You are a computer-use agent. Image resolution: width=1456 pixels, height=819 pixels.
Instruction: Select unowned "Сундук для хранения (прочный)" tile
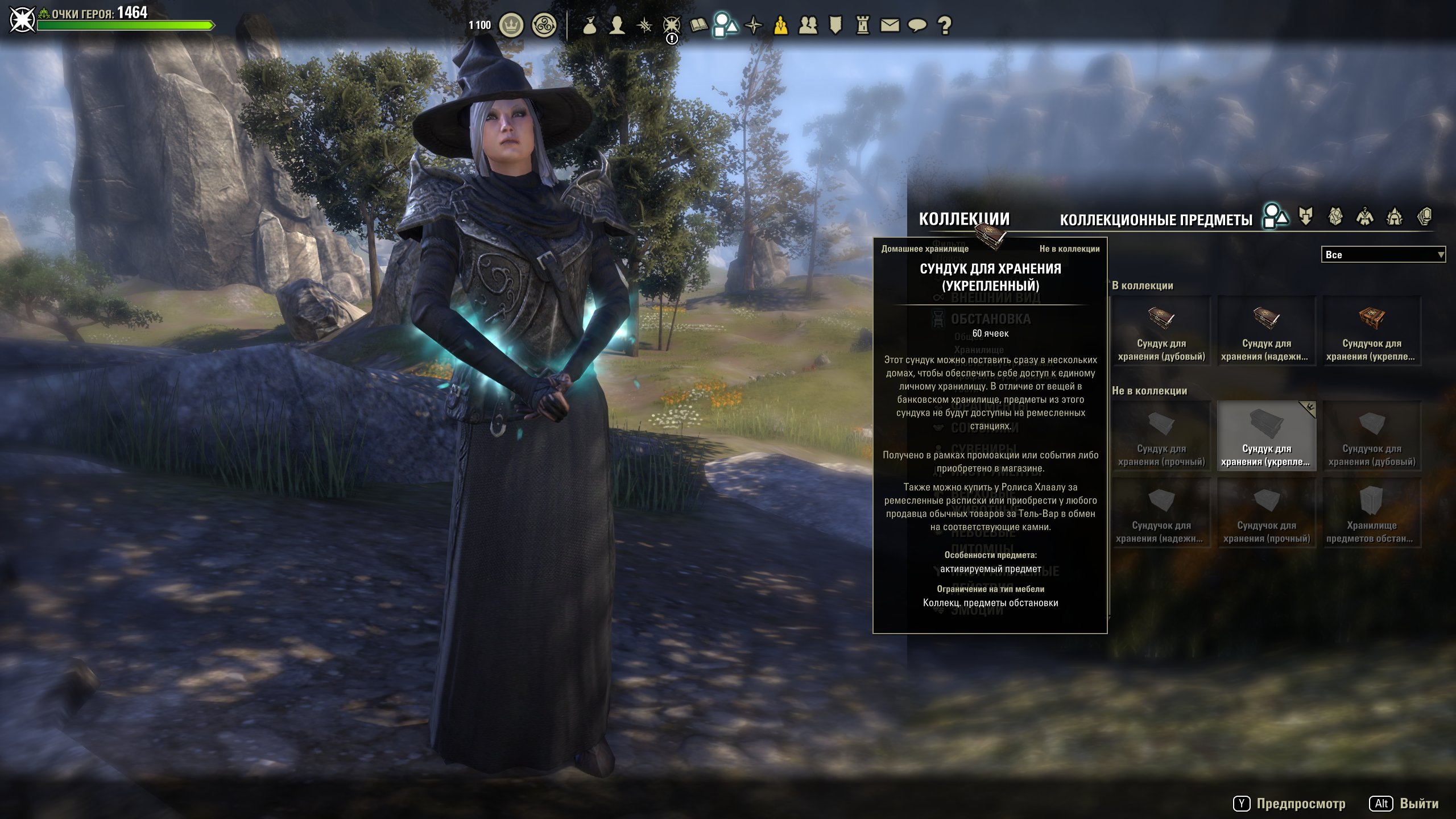point(1161,436)
